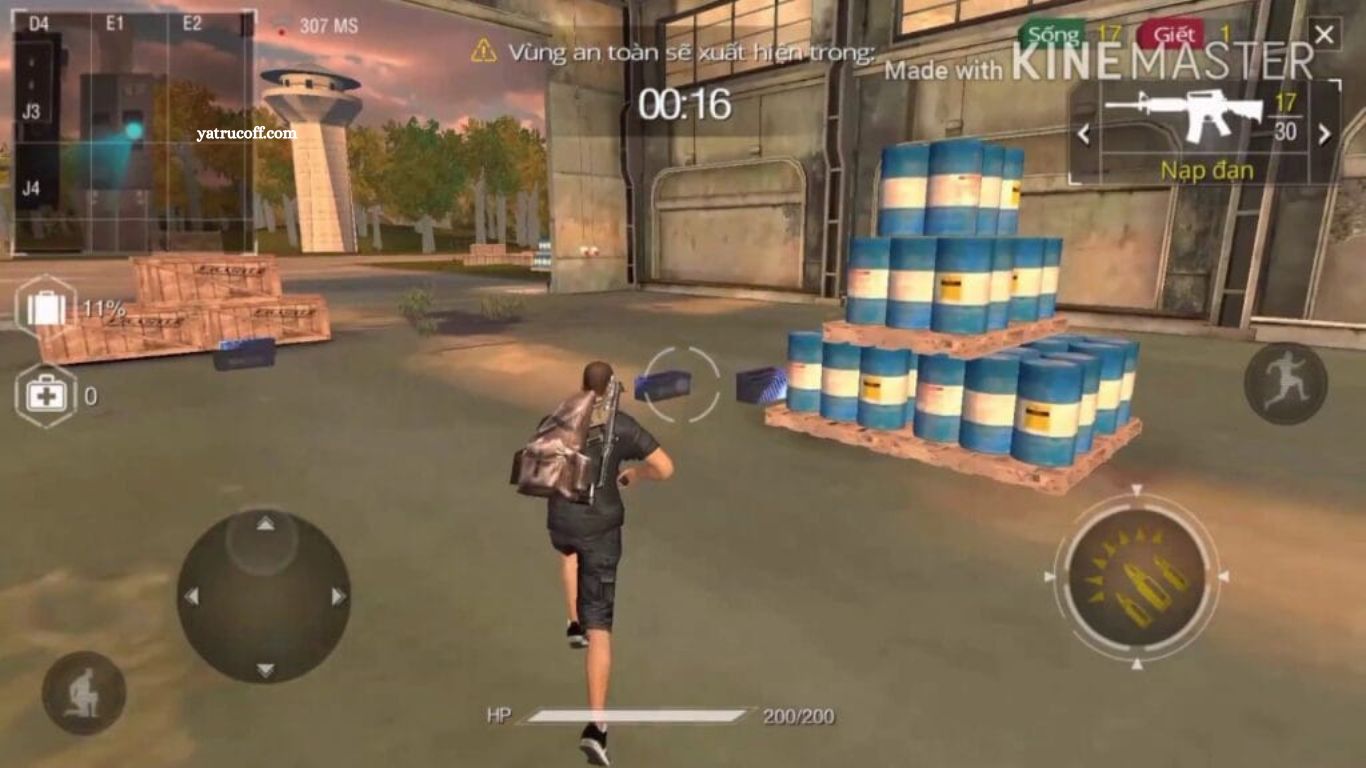Image resolution: width=1366 pixels, height=768 pixels.
Task: Switch to the previous weapon arrow
Action: click(x=1083, y=134)
